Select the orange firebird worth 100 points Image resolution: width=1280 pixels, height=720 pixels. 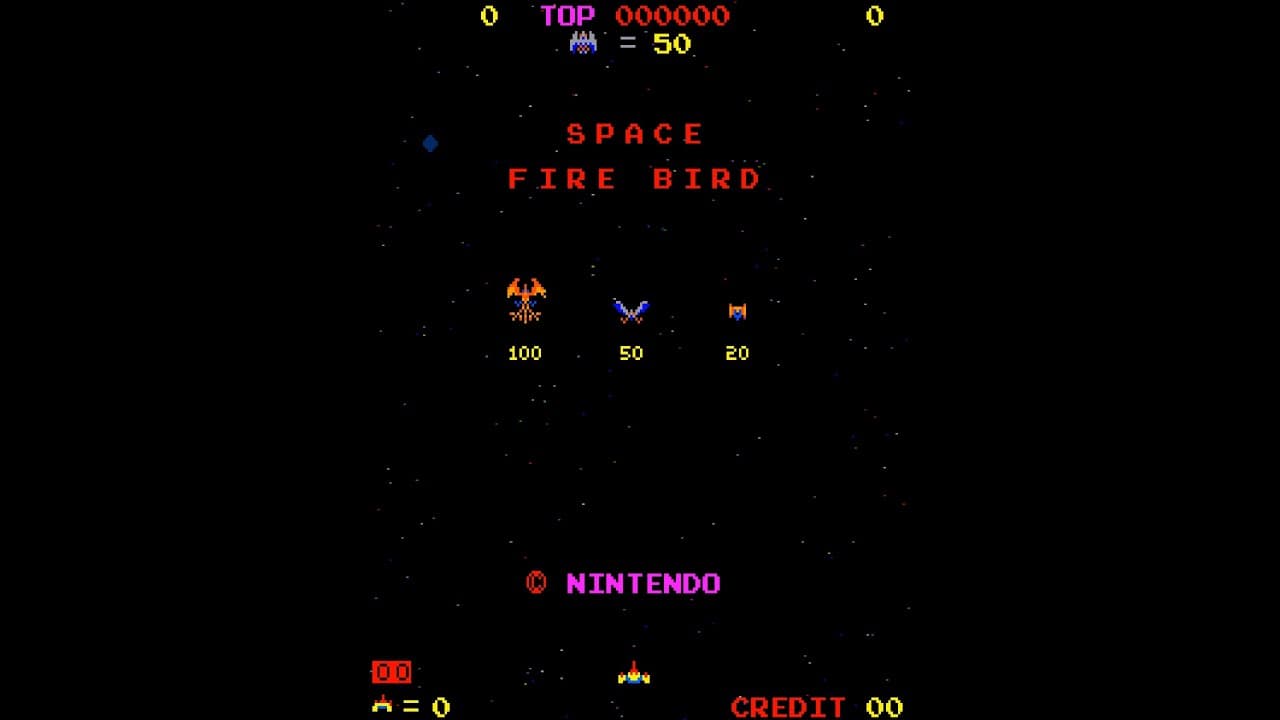coord(524,300)
